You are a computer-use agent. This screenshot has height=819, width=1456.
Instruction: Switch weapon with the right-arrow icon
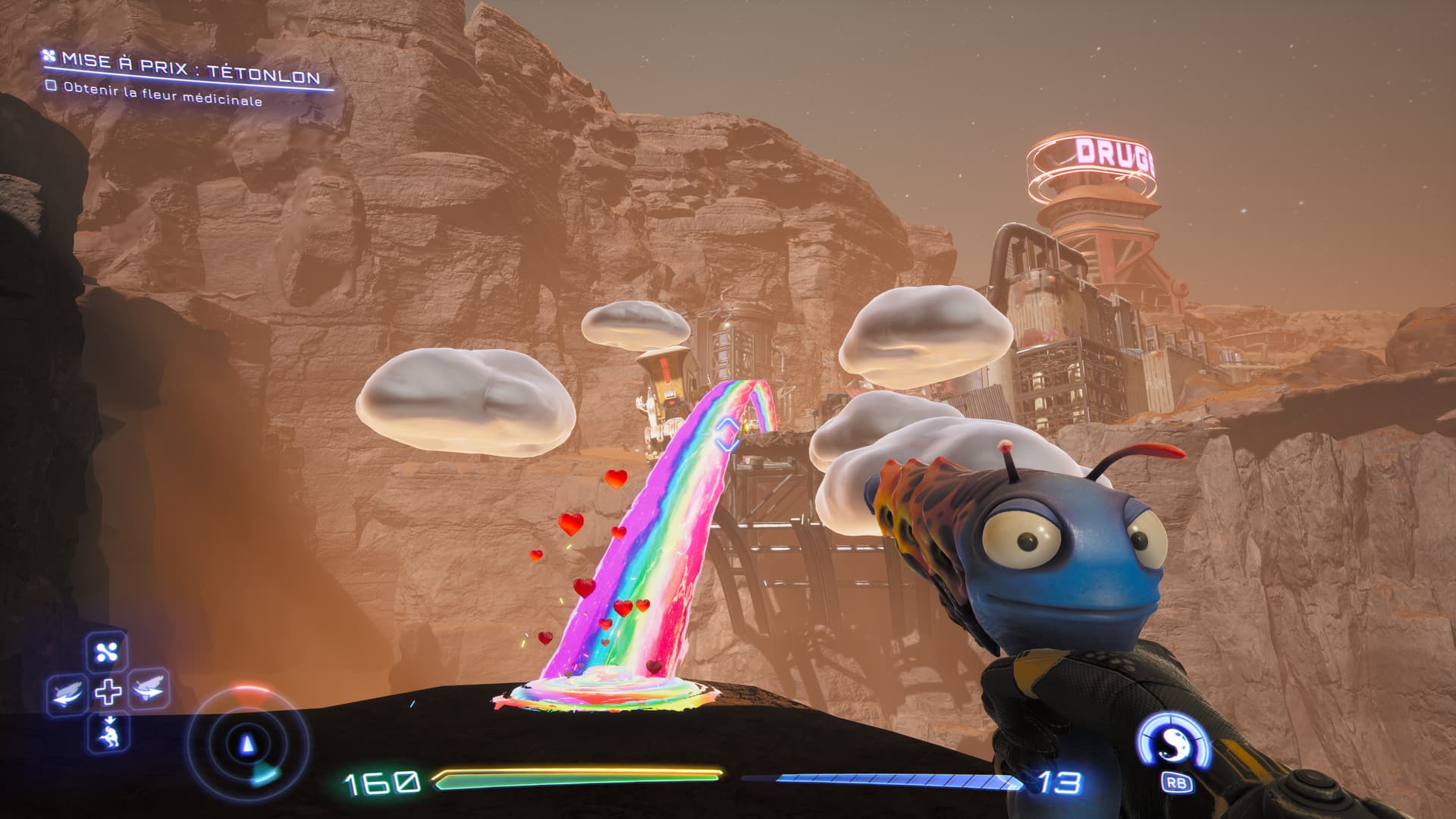pyautogui.click(x=149, y=689)
